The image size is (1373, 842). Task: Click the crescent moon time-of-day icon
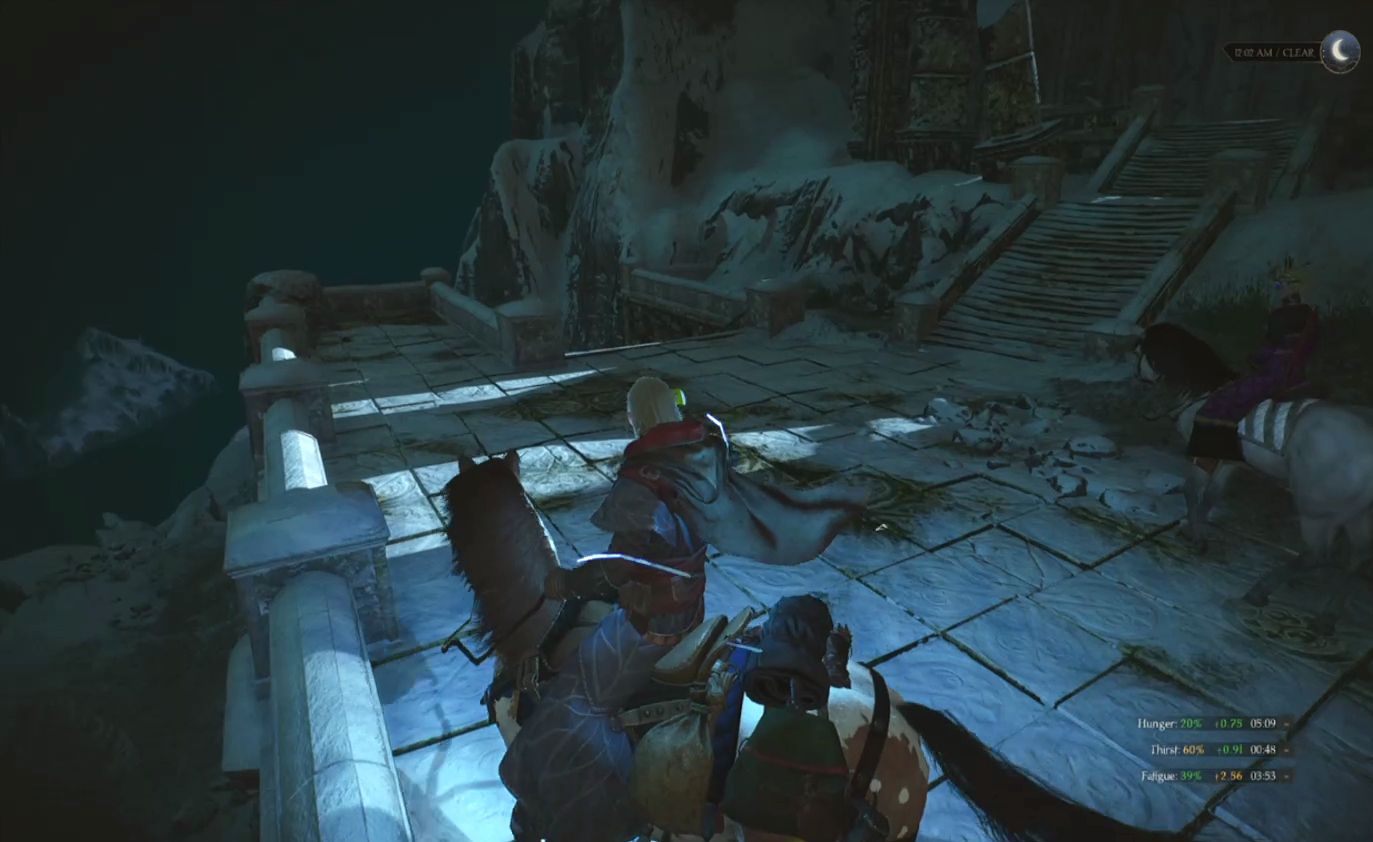(1339, 52)
